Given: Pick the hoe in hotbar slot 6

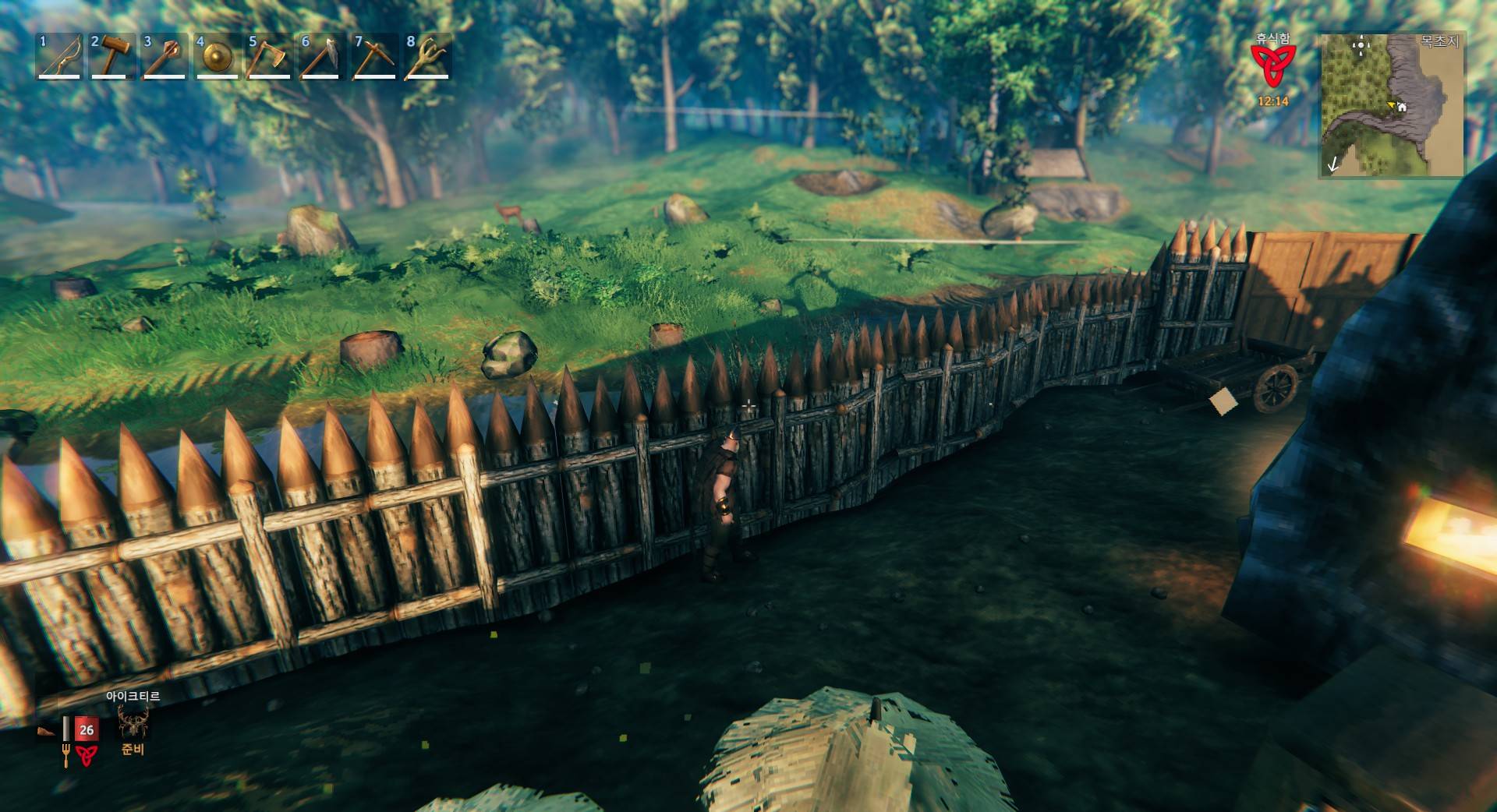Looking at the screenshot, I should (x=321, y=56).
